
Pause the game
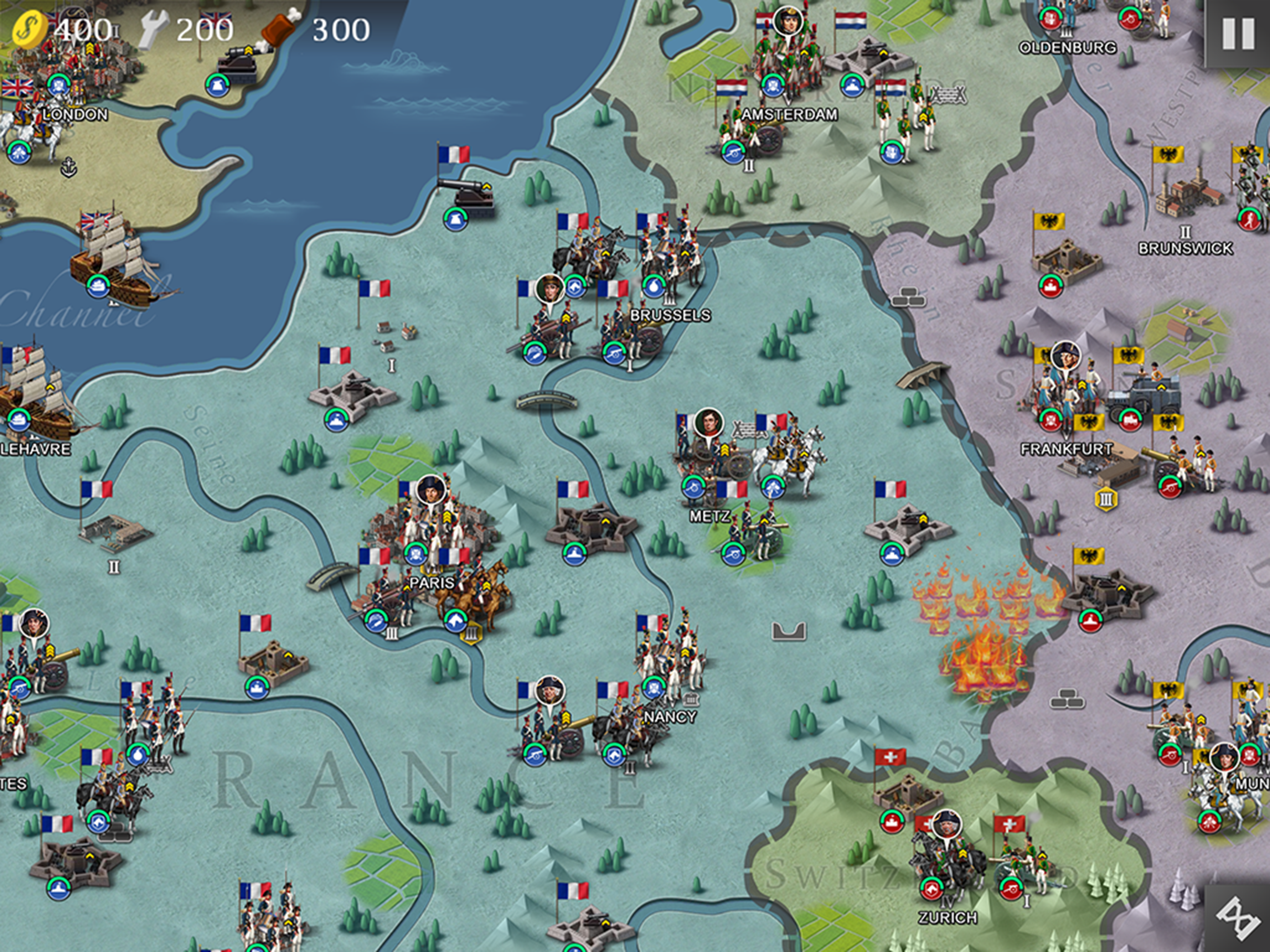(1238, 33)
